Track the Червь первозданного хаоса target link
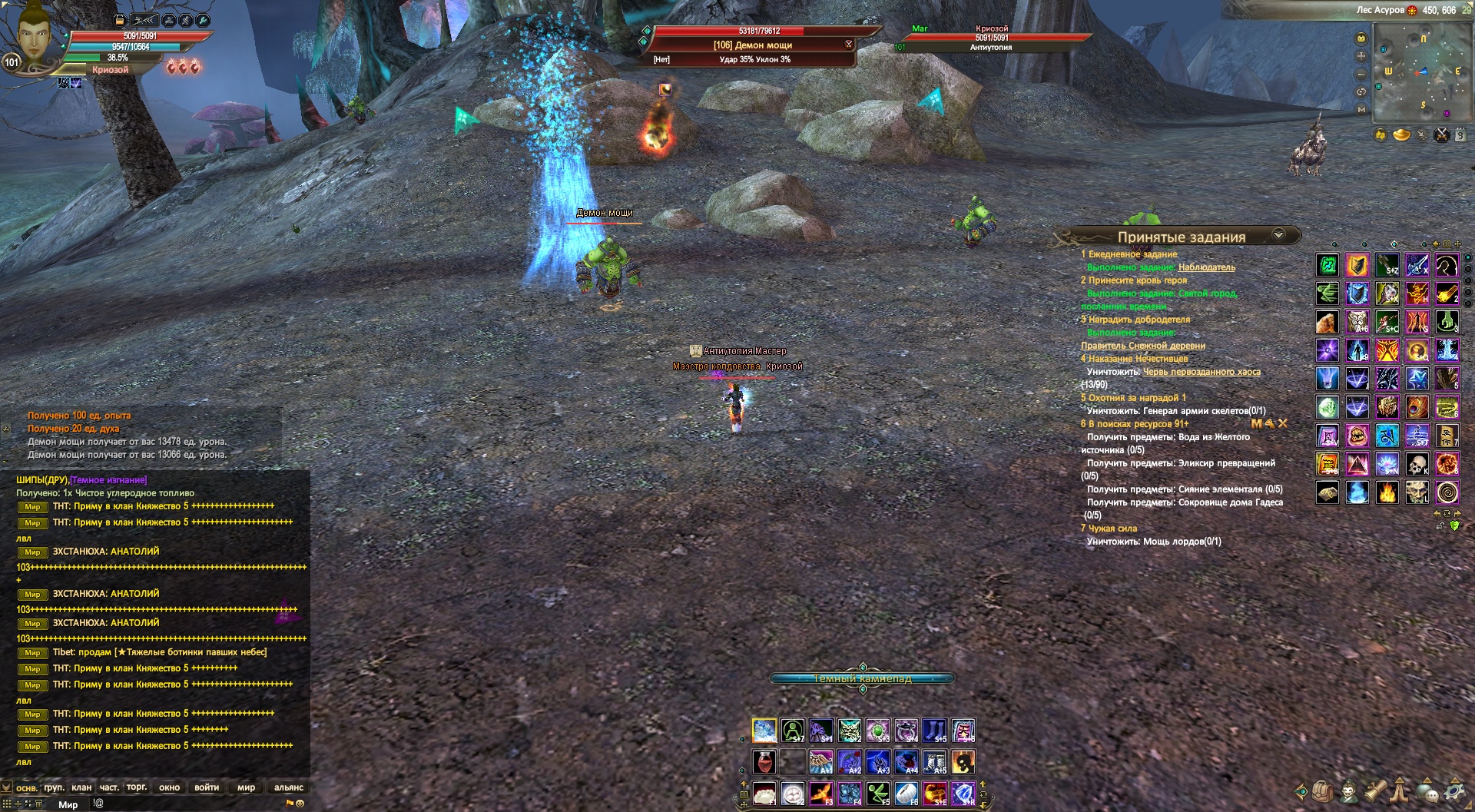This screenshot has width=1475, height=812. coord(1202,372)
